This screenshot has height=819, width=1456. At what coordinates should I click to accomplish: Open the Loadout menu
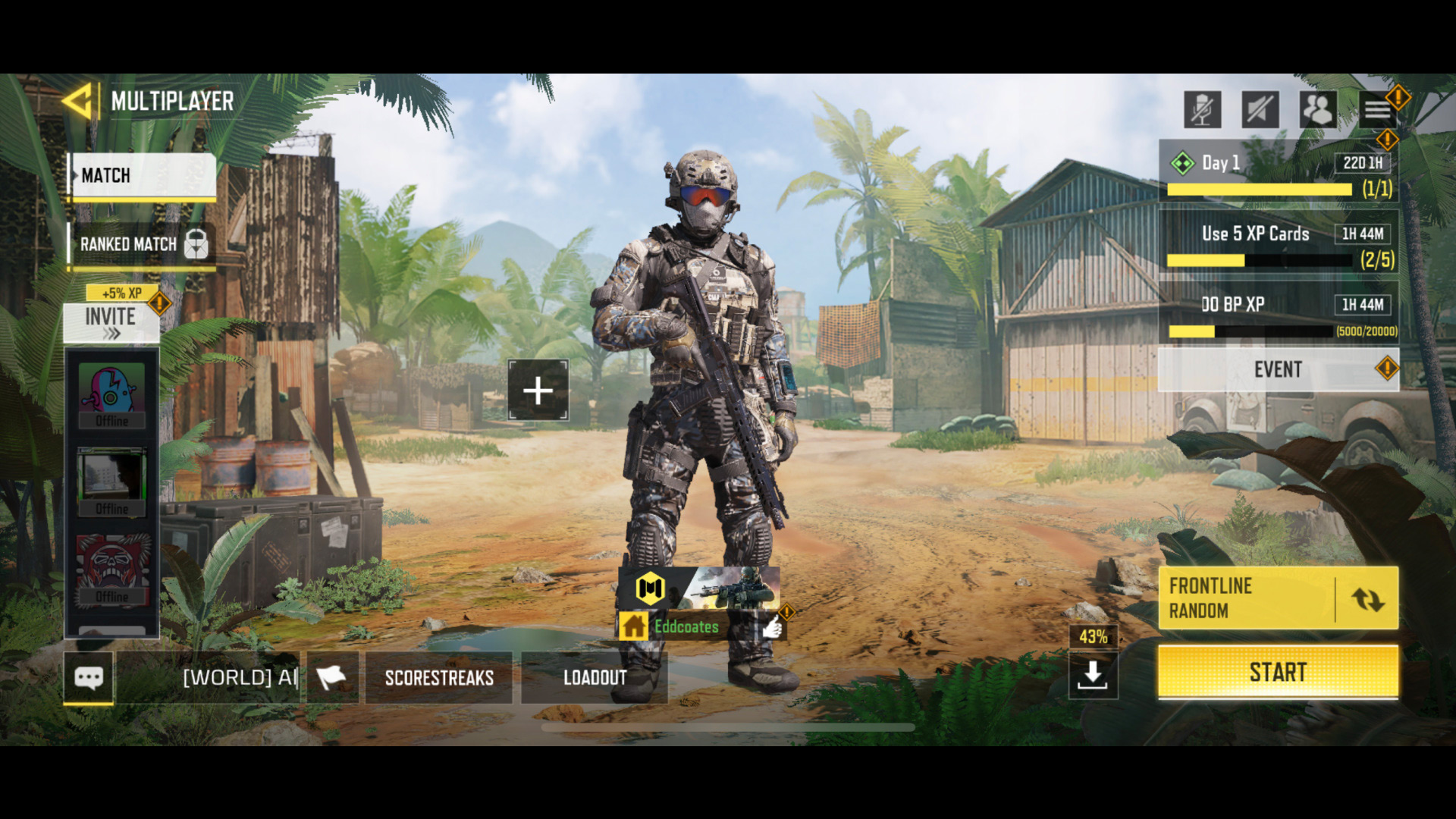[x=595, y=677]
